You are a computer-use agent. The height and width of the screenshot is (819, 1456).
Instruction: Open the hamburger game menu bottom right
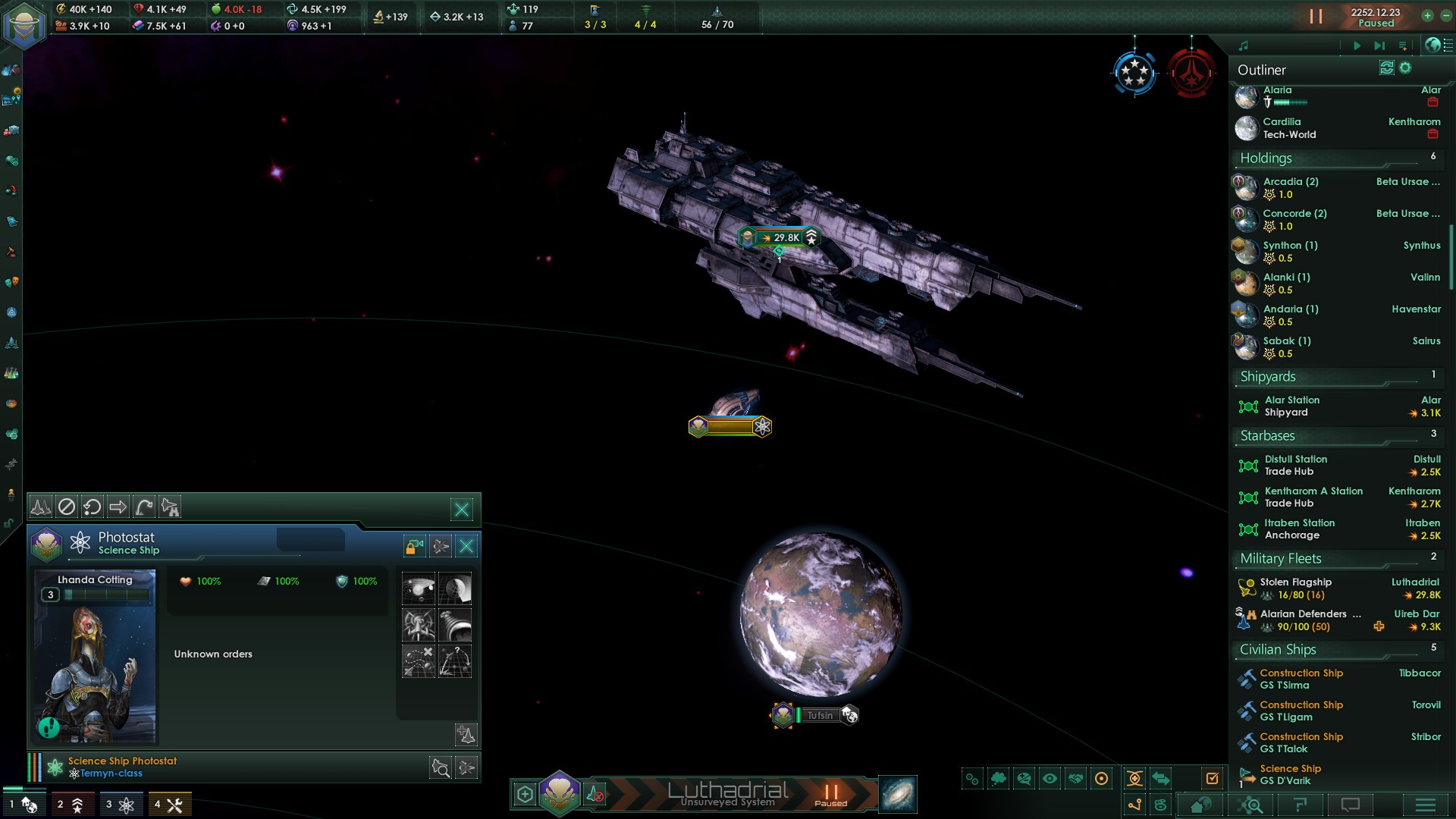point(1426,805)
